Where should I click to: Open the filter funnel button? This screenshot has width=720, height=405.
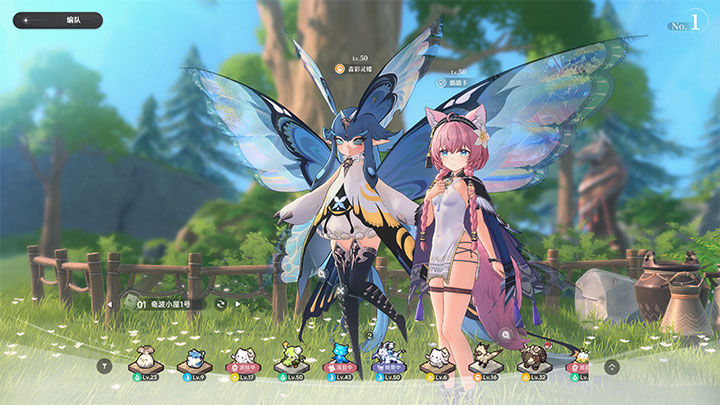click(102, 366)
